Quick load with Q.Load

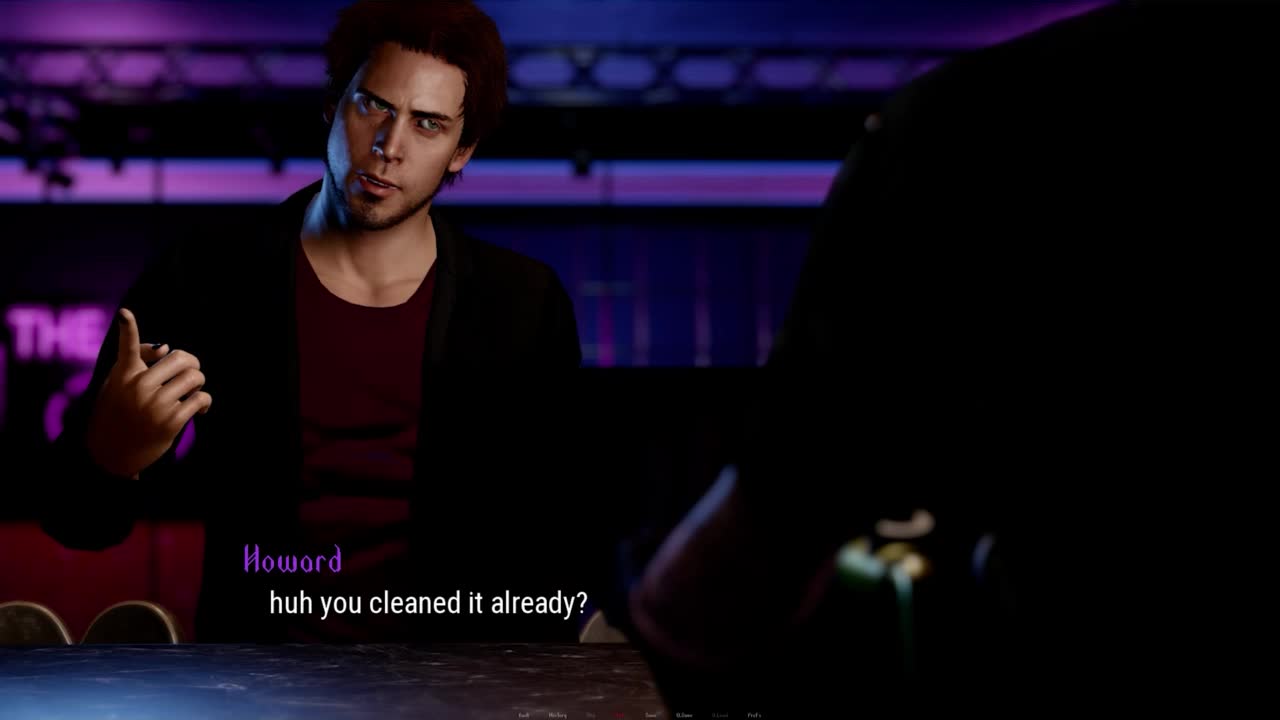coord(720,715)
